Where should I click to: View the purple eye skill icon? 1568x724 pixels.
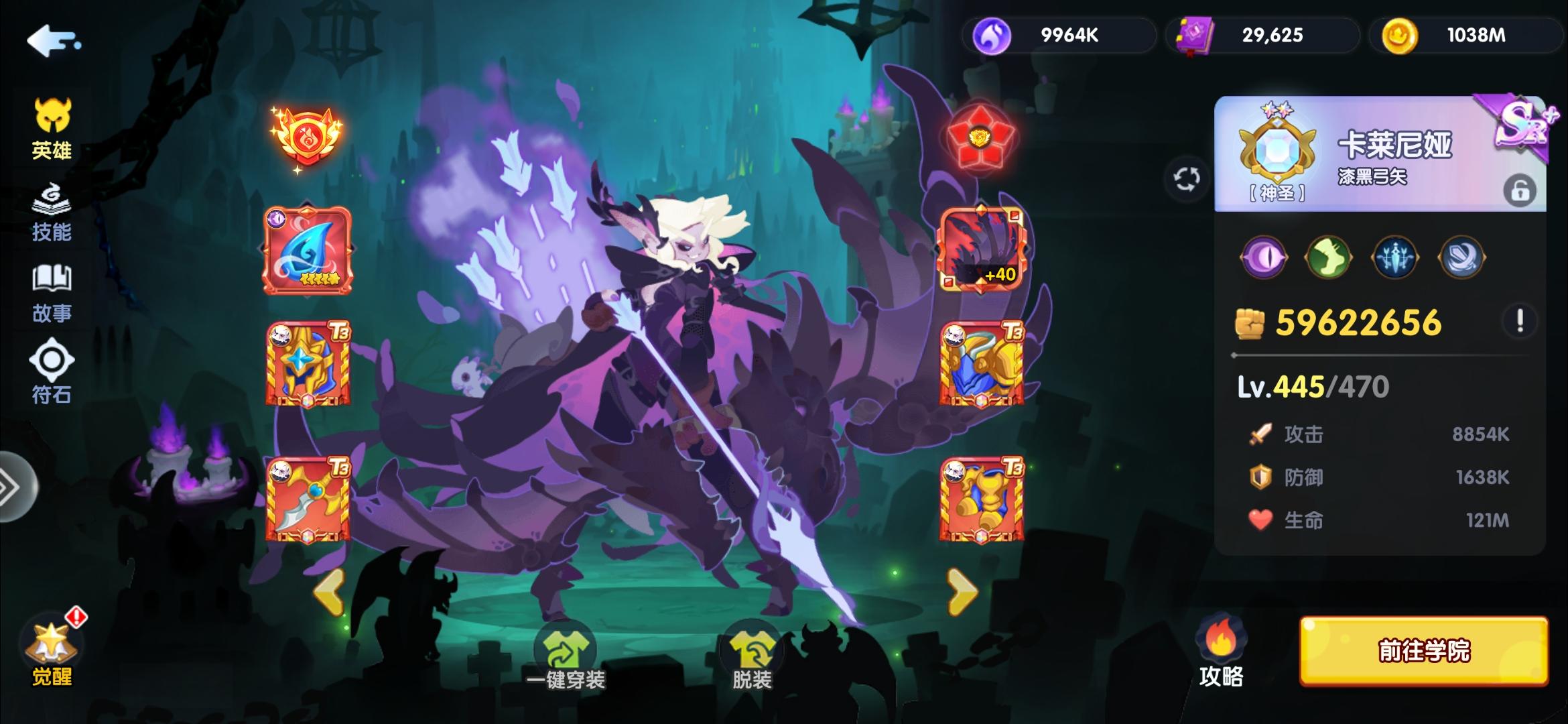[x=1265, y=258]
